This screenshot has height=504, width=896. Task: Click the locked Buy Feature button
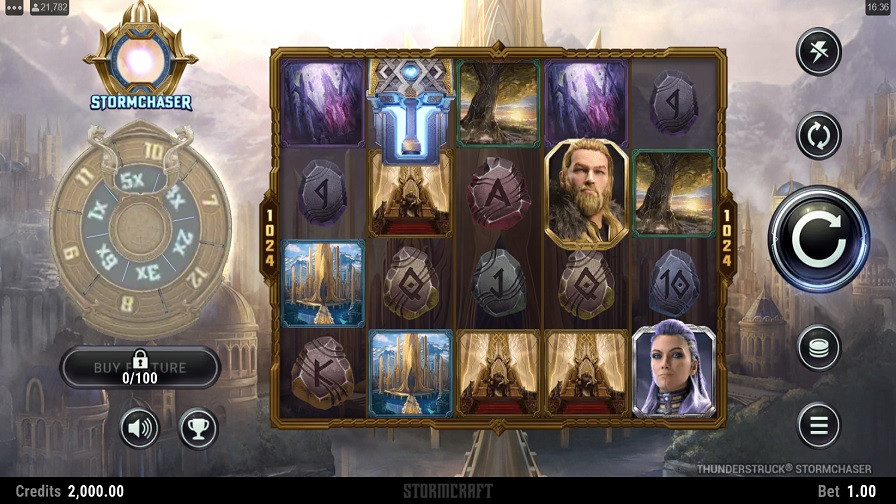[x=140, y=367]
